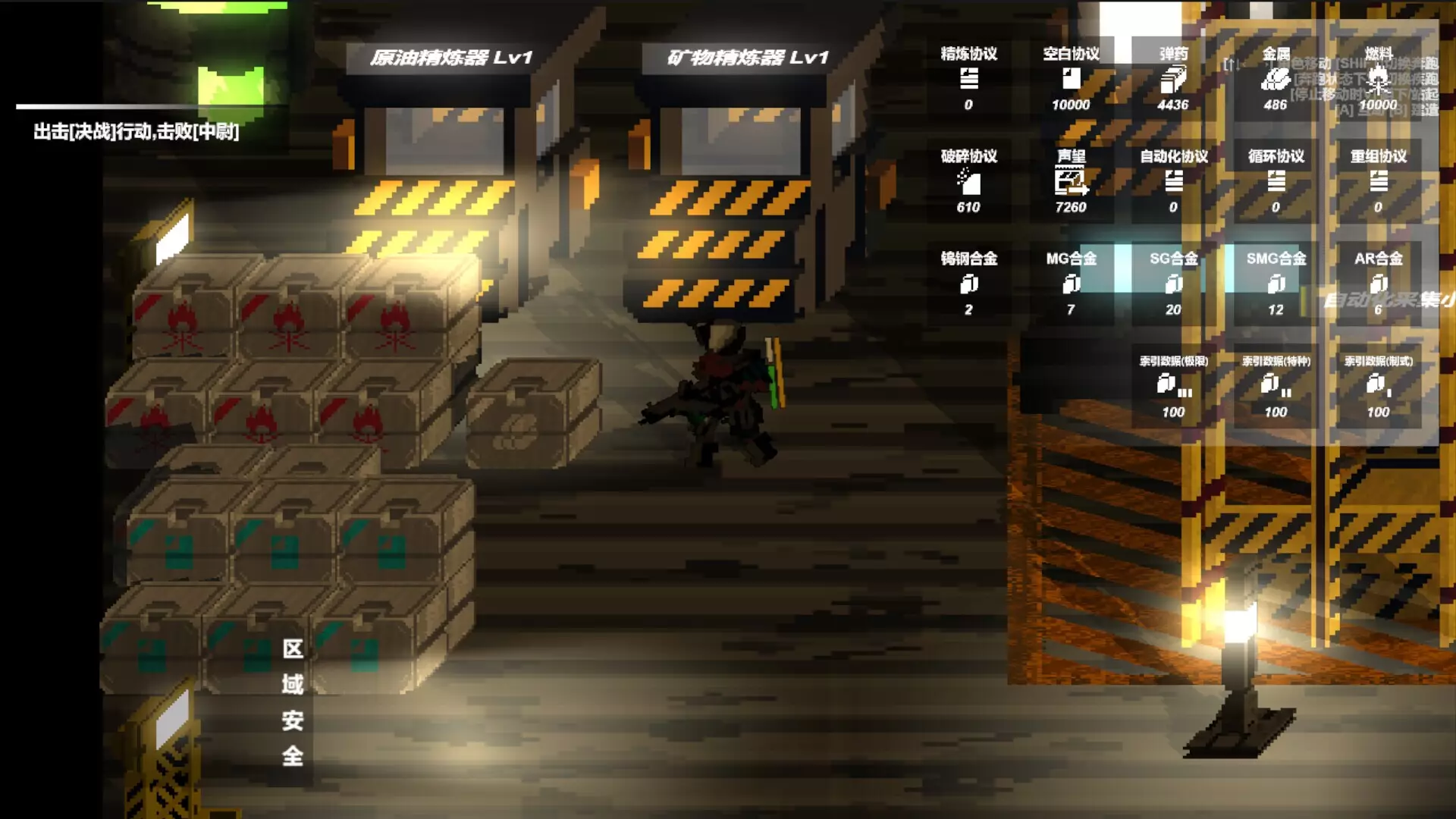
Task: Open the 出击[决战]行动 objective tracker
Action: (136, 132)
